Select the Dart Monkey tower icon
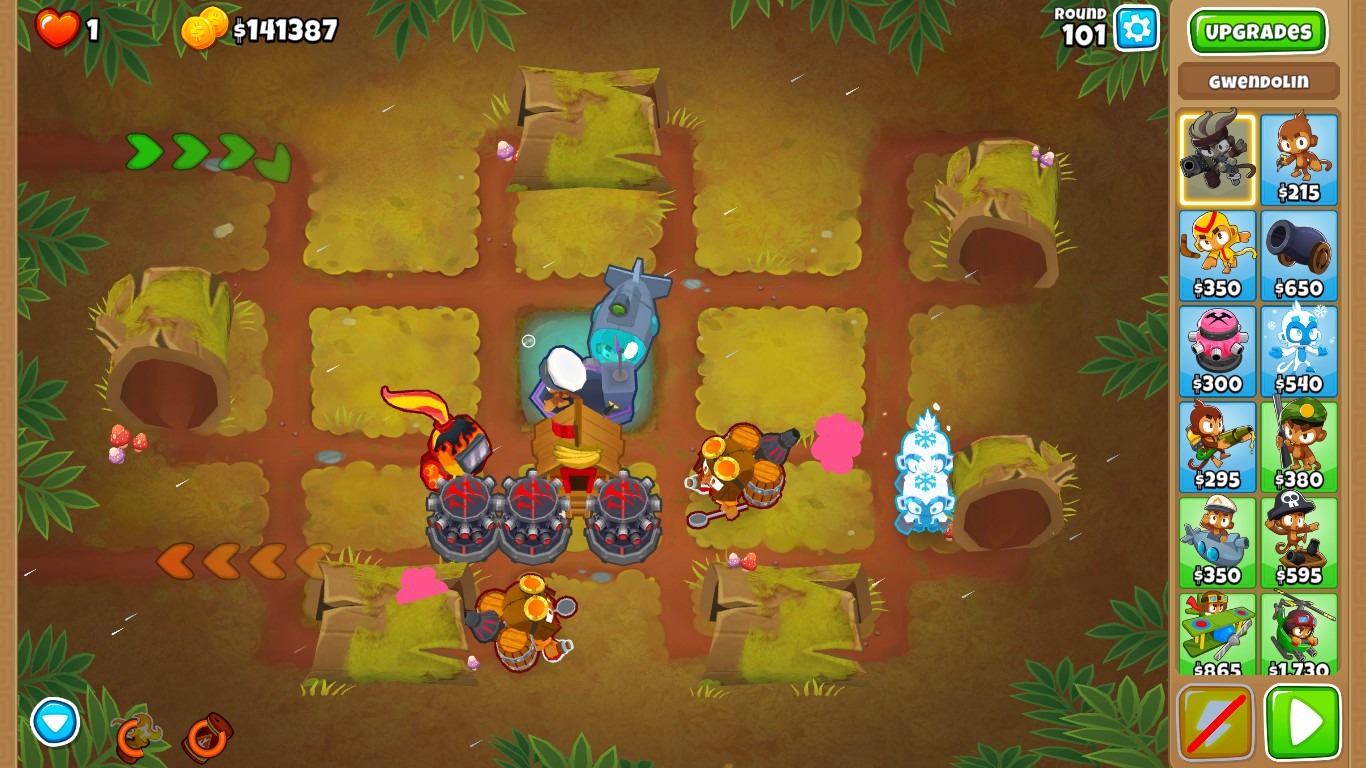The width and height of the screenshot is (1366, 768). [1297, 155]
